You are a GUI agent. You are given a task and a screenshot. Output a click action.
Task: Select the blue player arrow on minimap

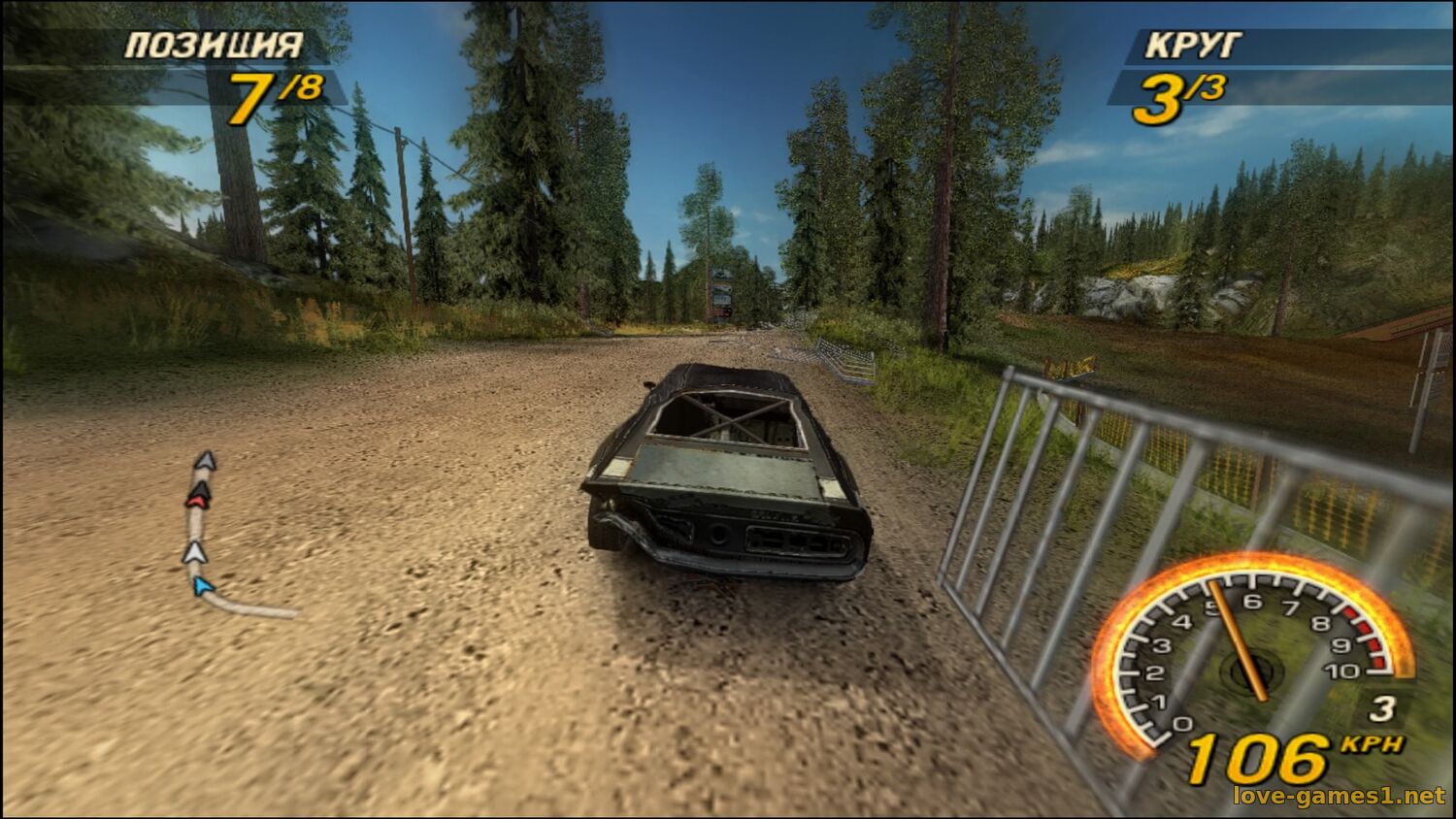(x=202, y=585)
